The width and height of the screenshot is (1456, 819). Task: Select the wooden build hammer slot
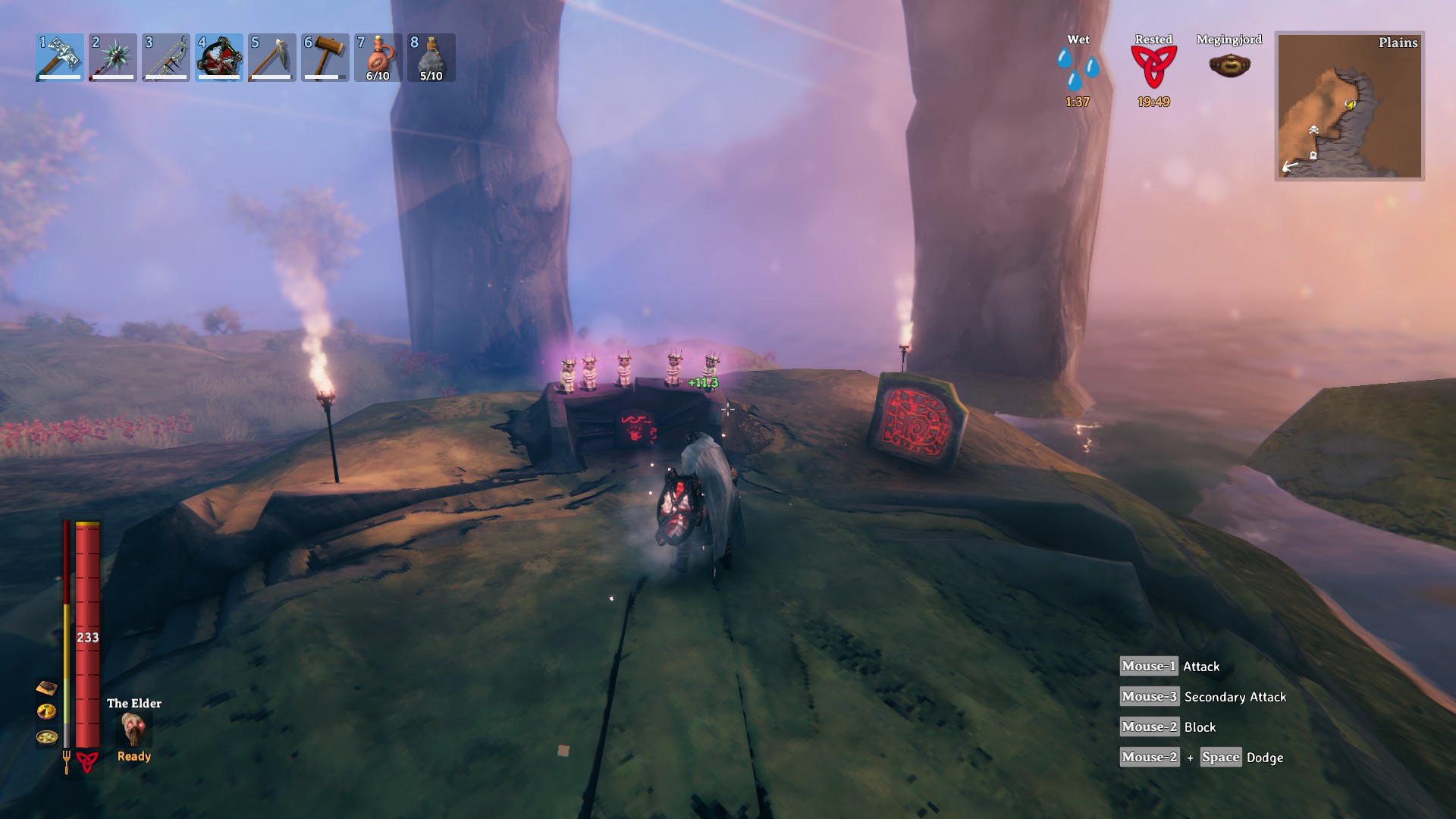(x=325, y=57)
